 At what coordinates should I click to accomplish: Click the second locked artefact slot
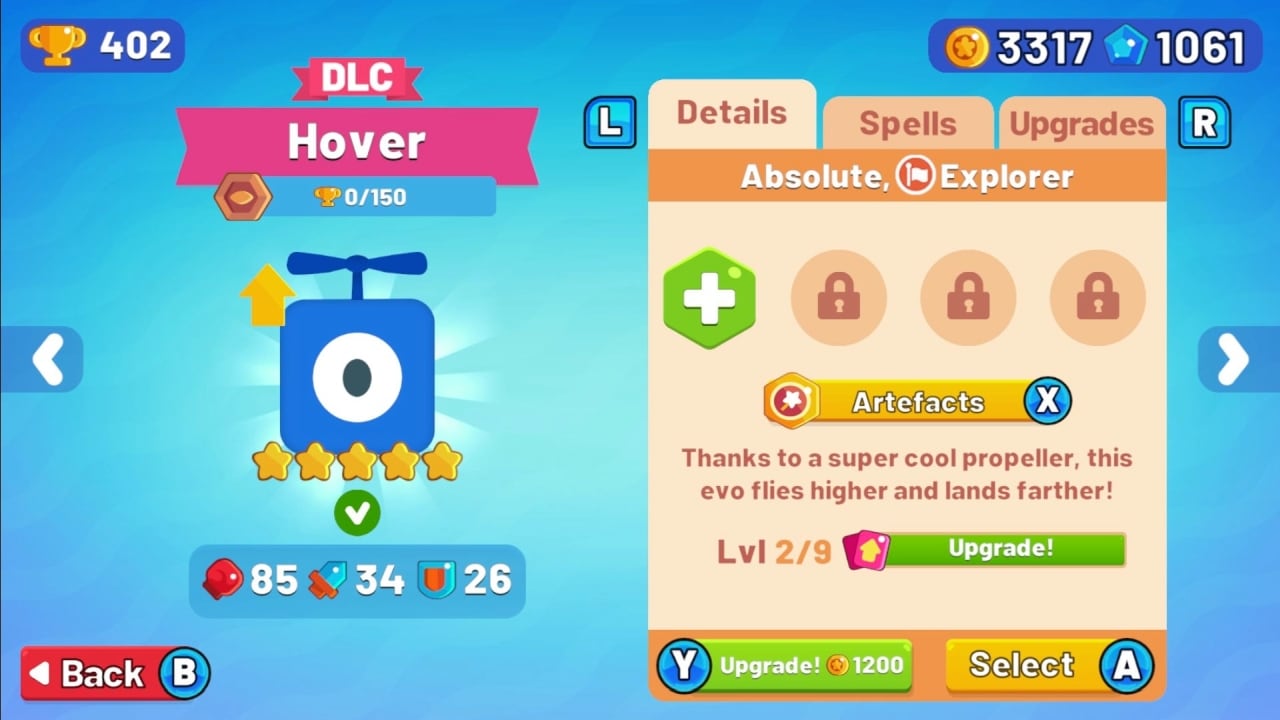[967, 297]
